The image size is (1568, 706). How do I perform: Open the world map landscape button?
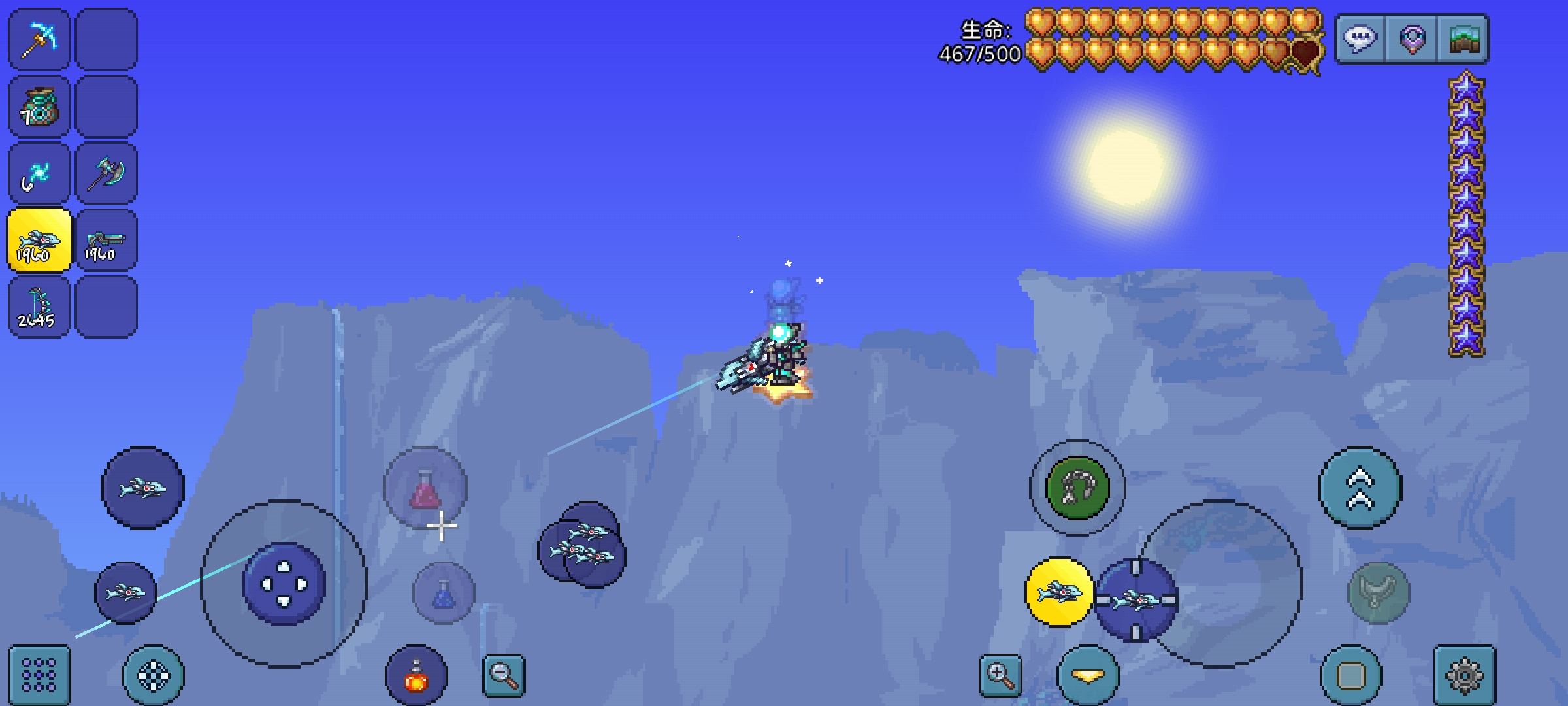(1463, 39)
